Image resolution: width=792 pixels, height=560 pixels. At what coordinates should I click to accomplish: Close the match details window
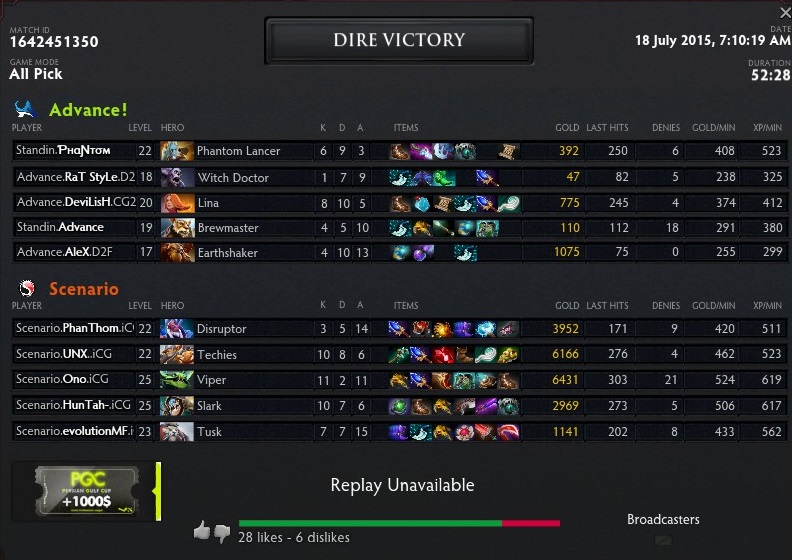785,12
